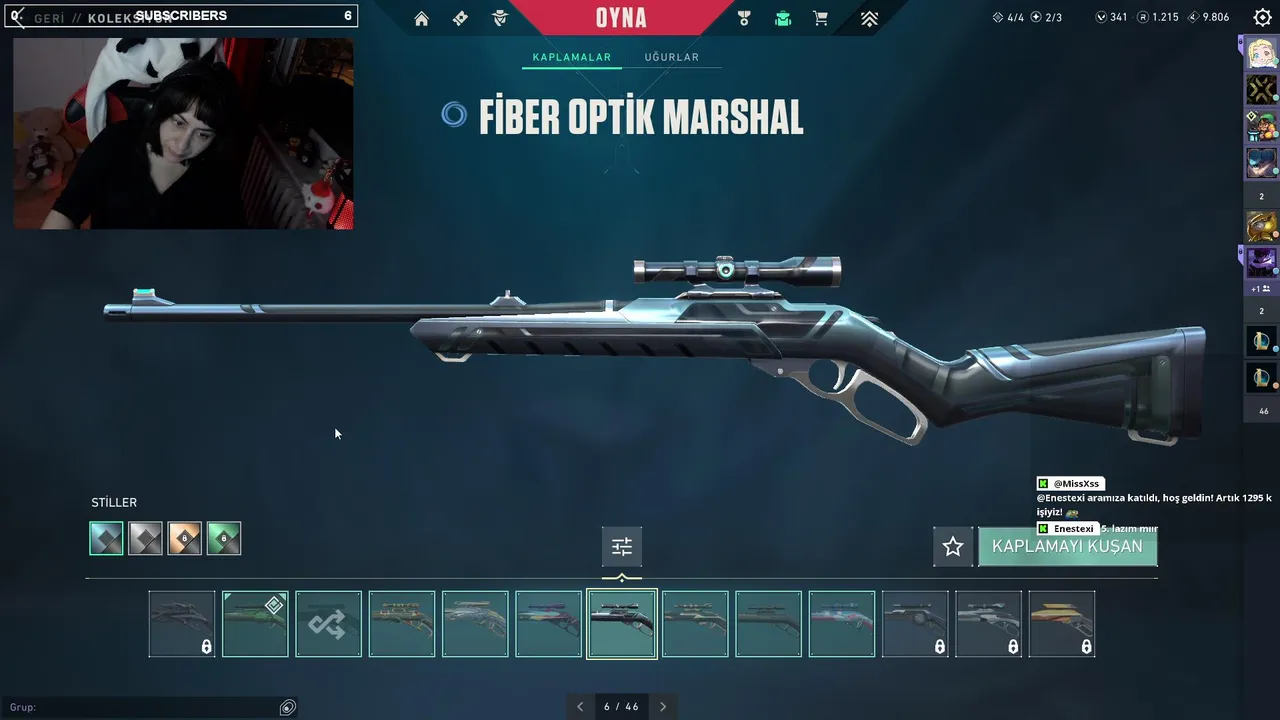Go to previous skin page arrow
This screenshot has width=1280, height=720.
point(580,706)
